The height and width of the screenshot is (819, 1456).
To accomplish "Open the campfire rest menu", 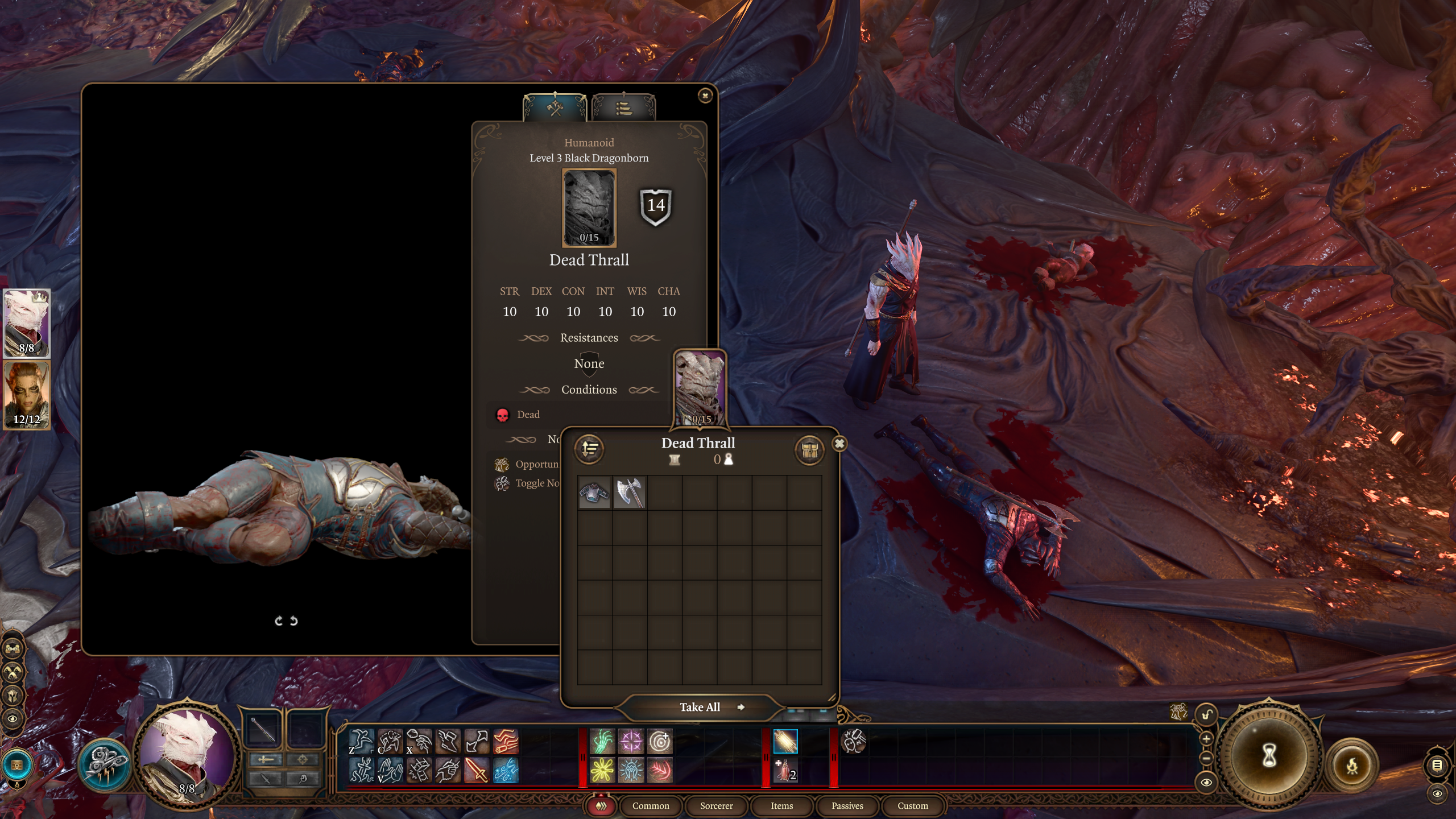I will [x=1352, y=766].
